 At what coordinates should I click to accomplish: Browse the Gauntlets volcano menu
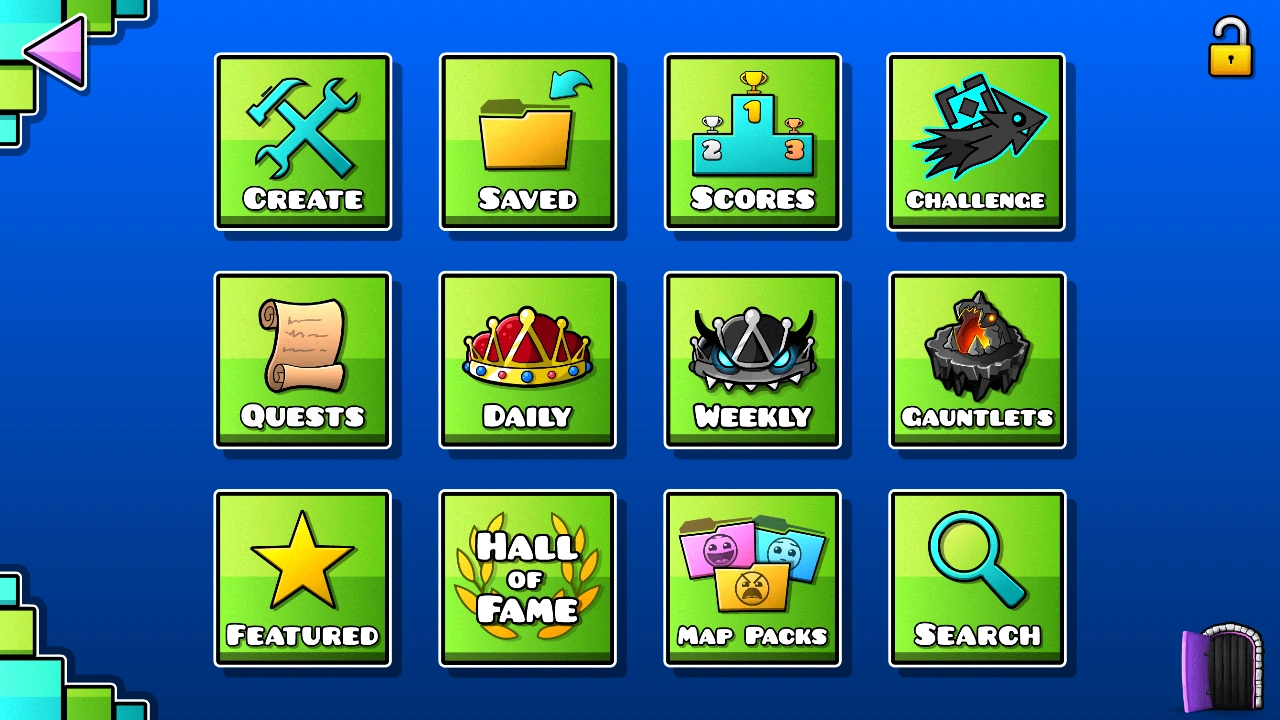point(976,358)
